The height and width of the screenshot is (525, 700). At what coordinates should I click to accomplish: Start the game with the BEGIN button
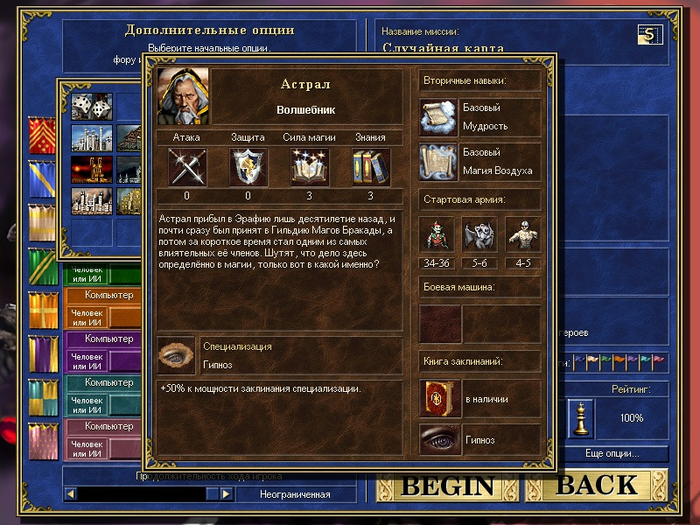(448, 486)
